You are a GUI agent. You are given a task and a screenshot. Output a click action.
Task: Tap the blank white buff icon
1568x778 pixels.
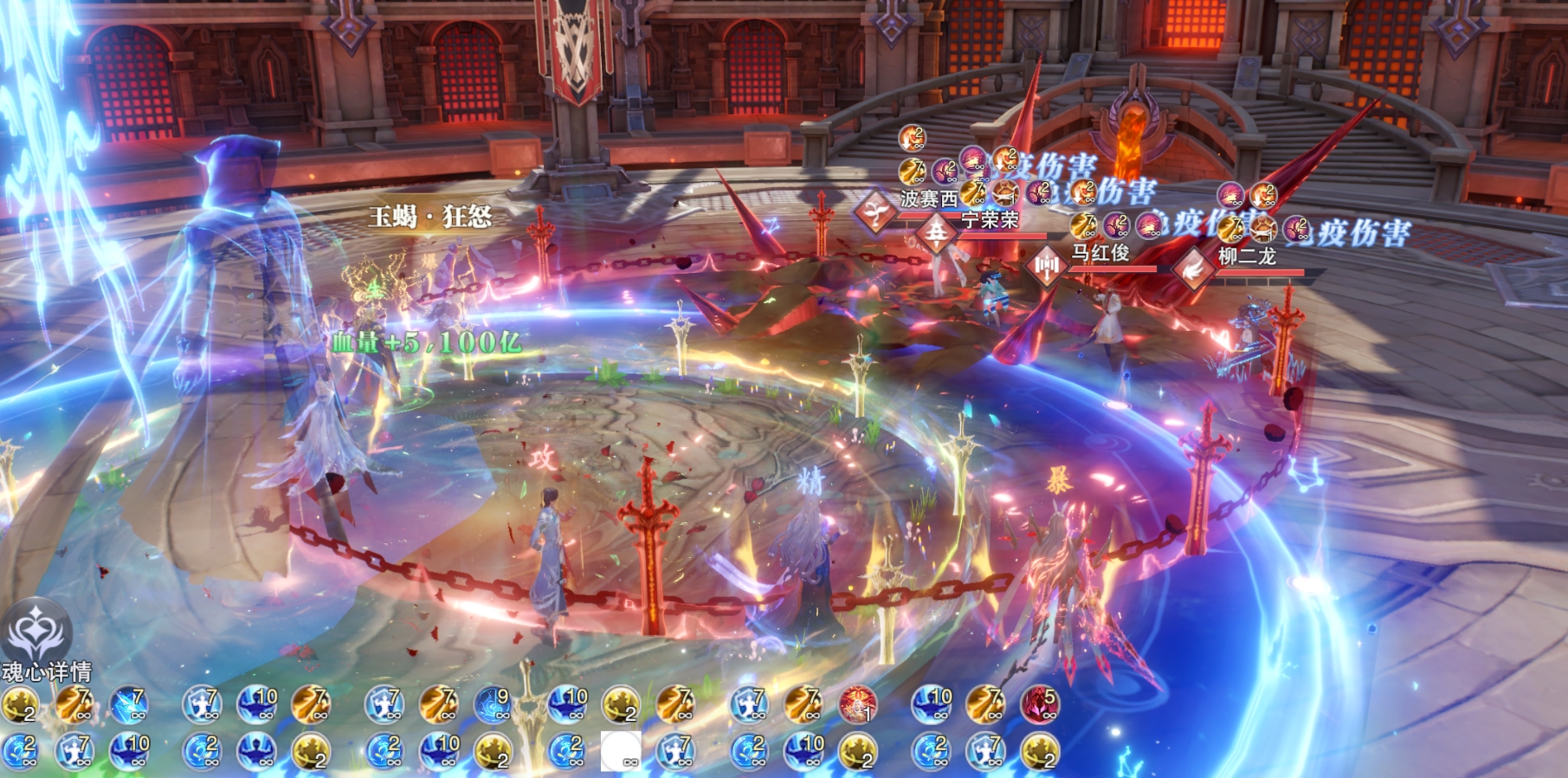click(621, 750)
